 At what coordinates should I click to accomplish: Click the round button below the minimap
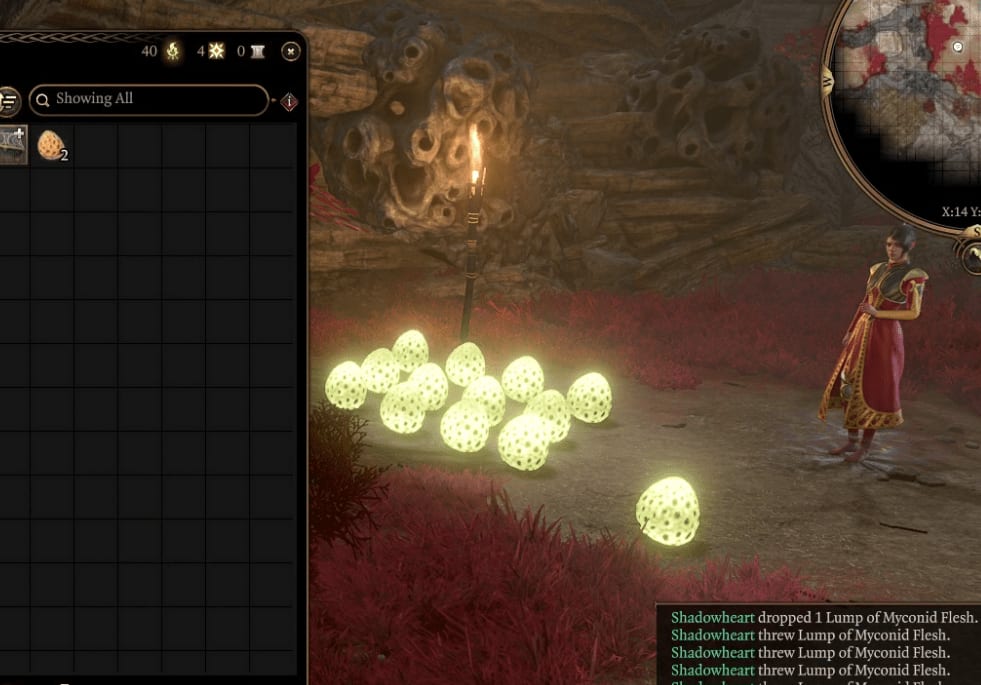[971, 255]
